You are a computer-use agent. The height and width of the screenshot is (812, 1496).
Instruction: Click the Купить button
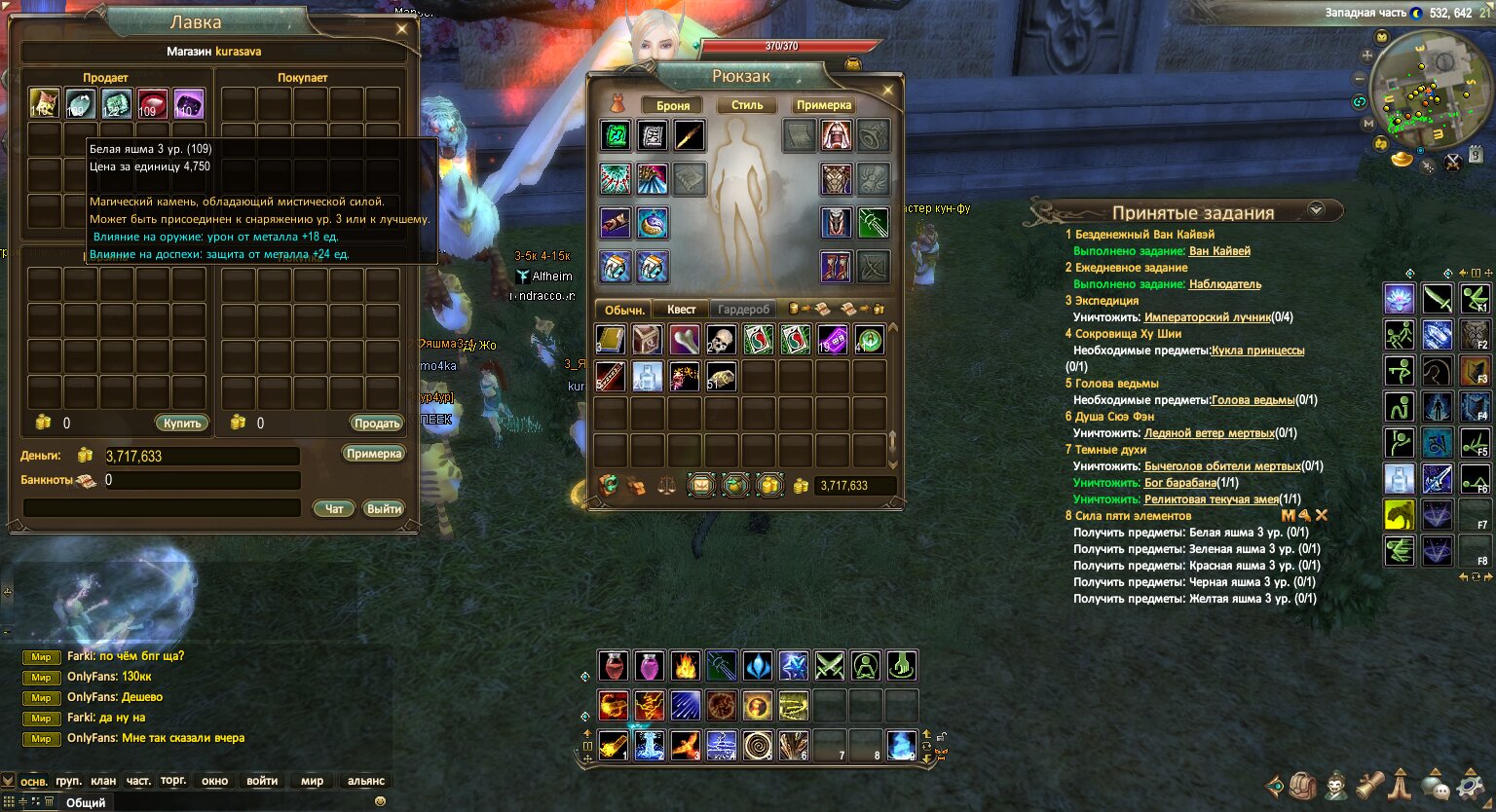point(182,424)
